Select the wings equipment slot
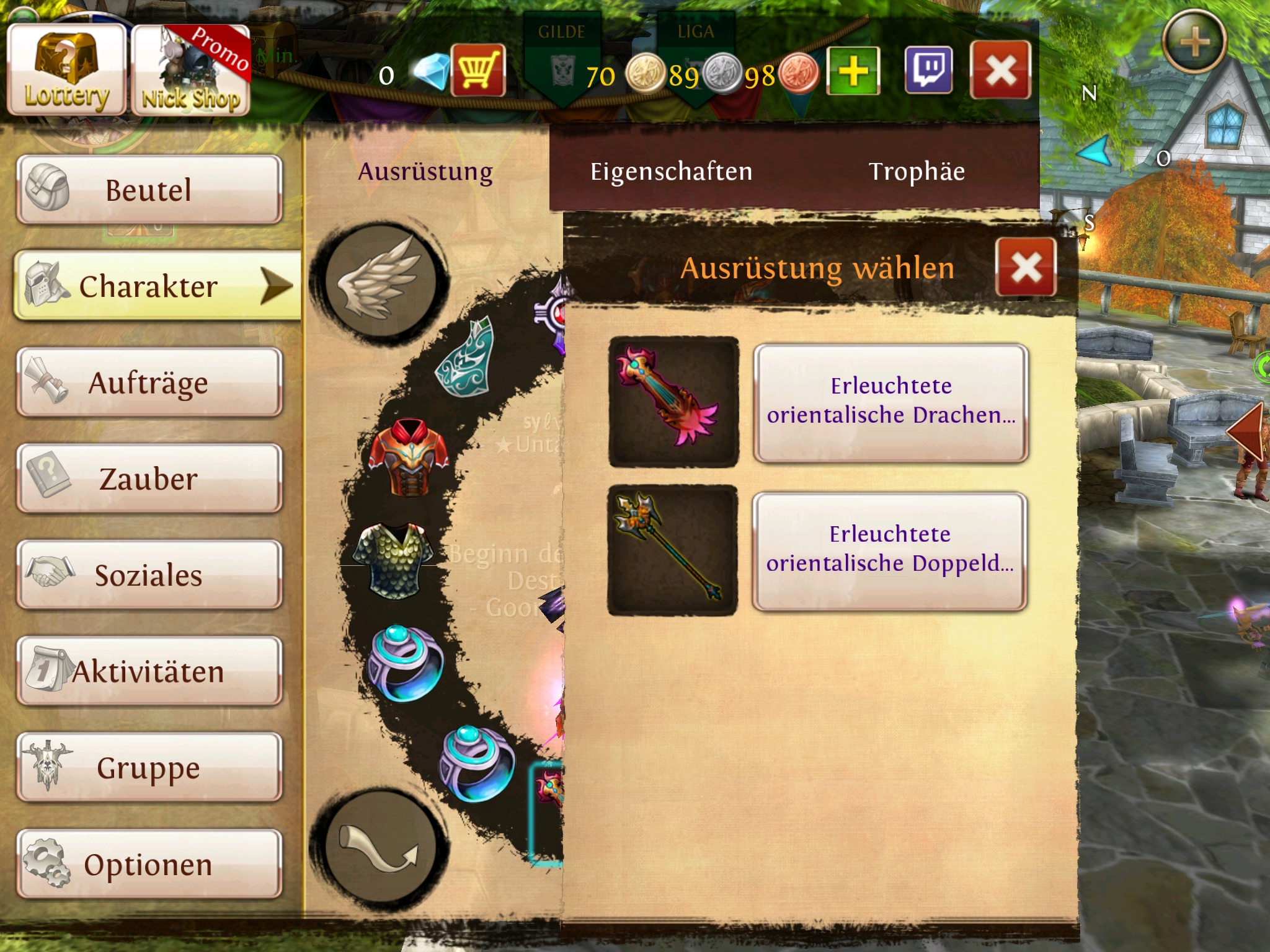The image size is (1270, 952). [380, 280]
